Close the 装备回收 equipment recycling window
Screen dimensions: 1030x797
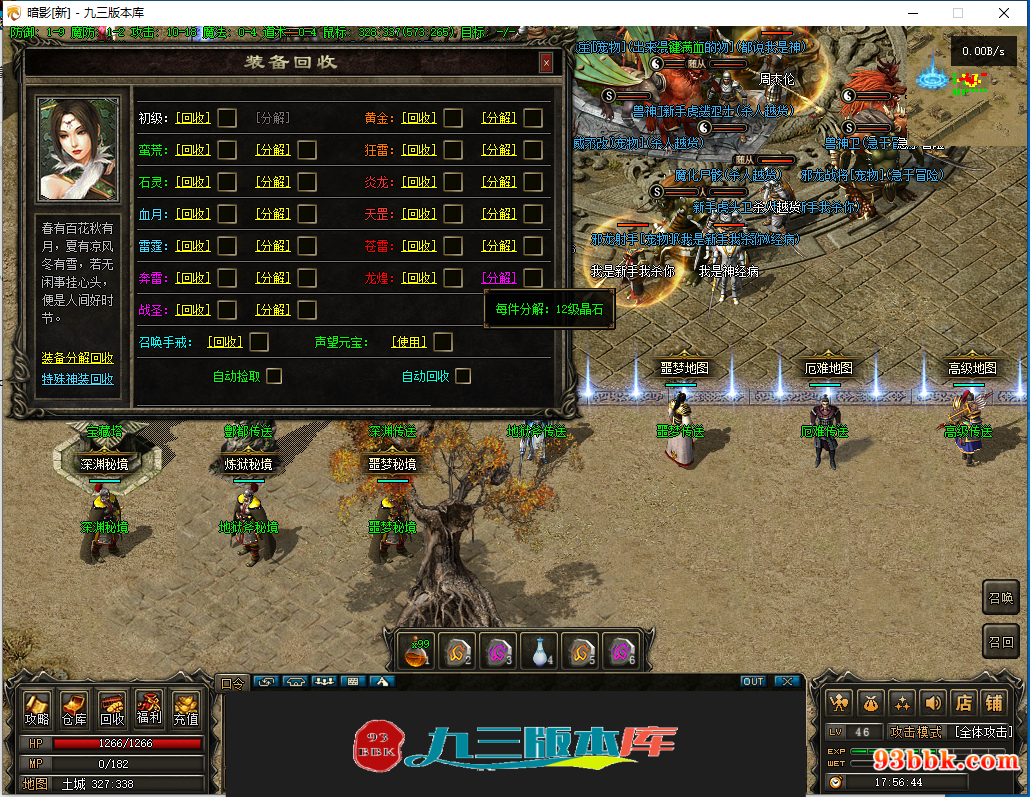click(546, 63)
